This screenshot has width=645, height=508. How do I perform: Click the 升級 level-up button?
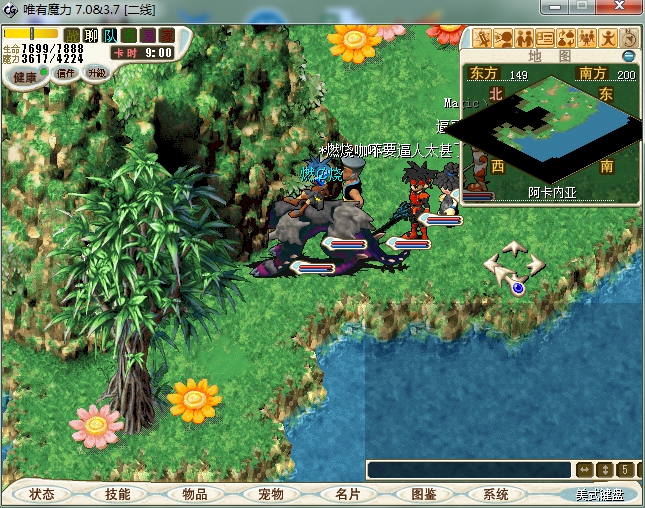point(97,73)
